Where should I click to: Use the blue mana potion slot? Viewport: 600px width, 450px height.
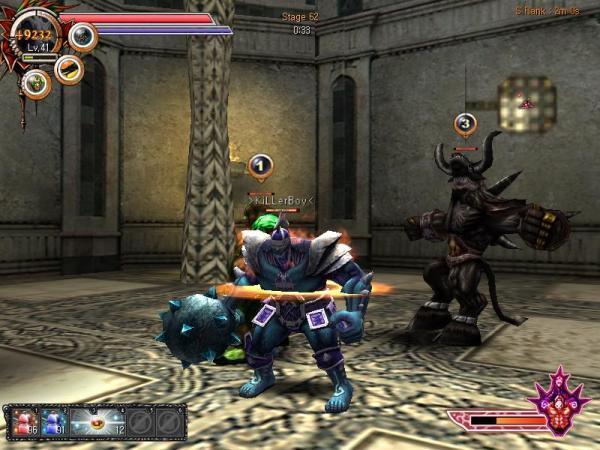coord(52,421)
